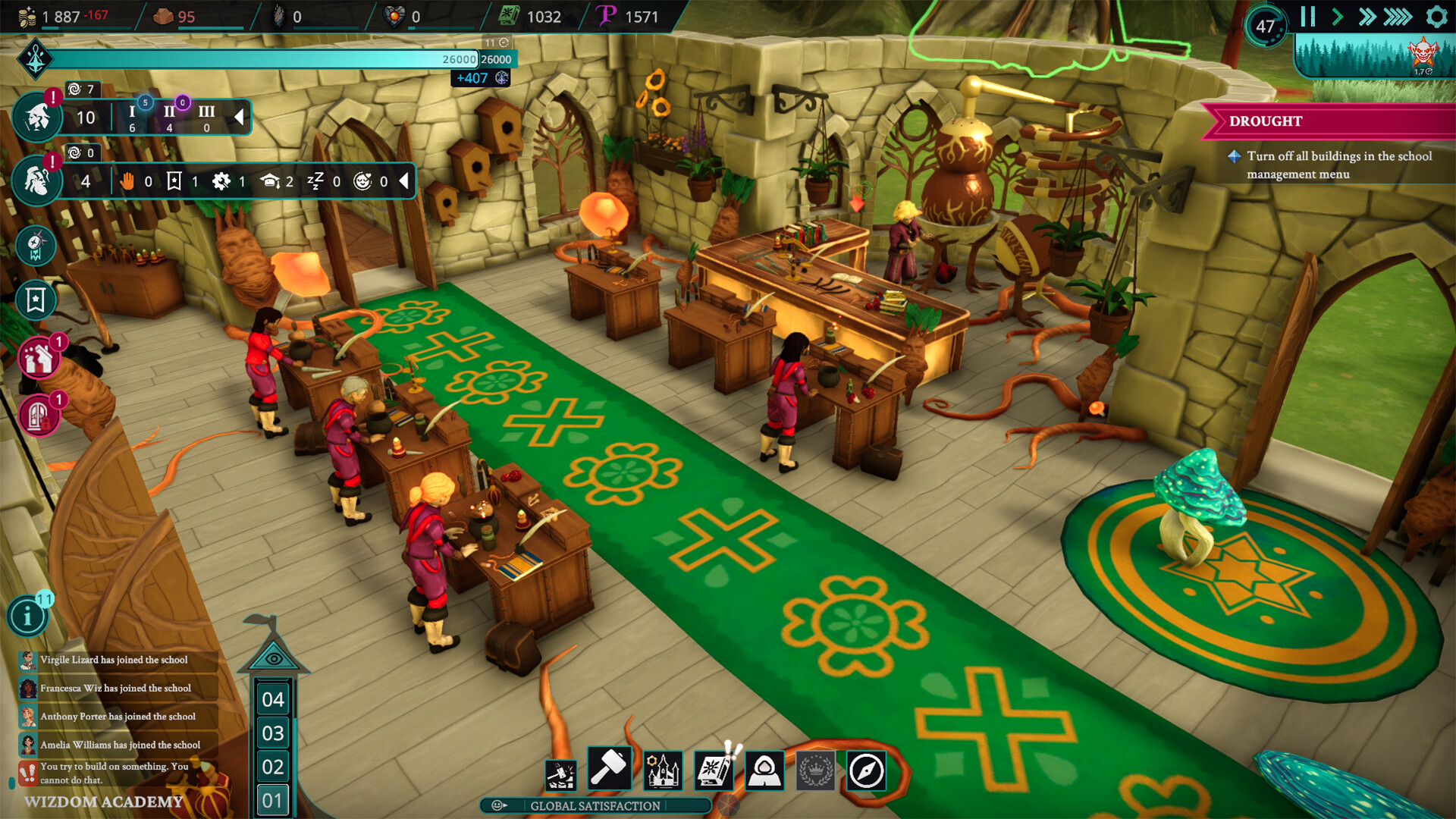Open the Drought event details banner
Viewport: 1456px width, 819px height.
pyautogui.click(x=1327, y=121)
